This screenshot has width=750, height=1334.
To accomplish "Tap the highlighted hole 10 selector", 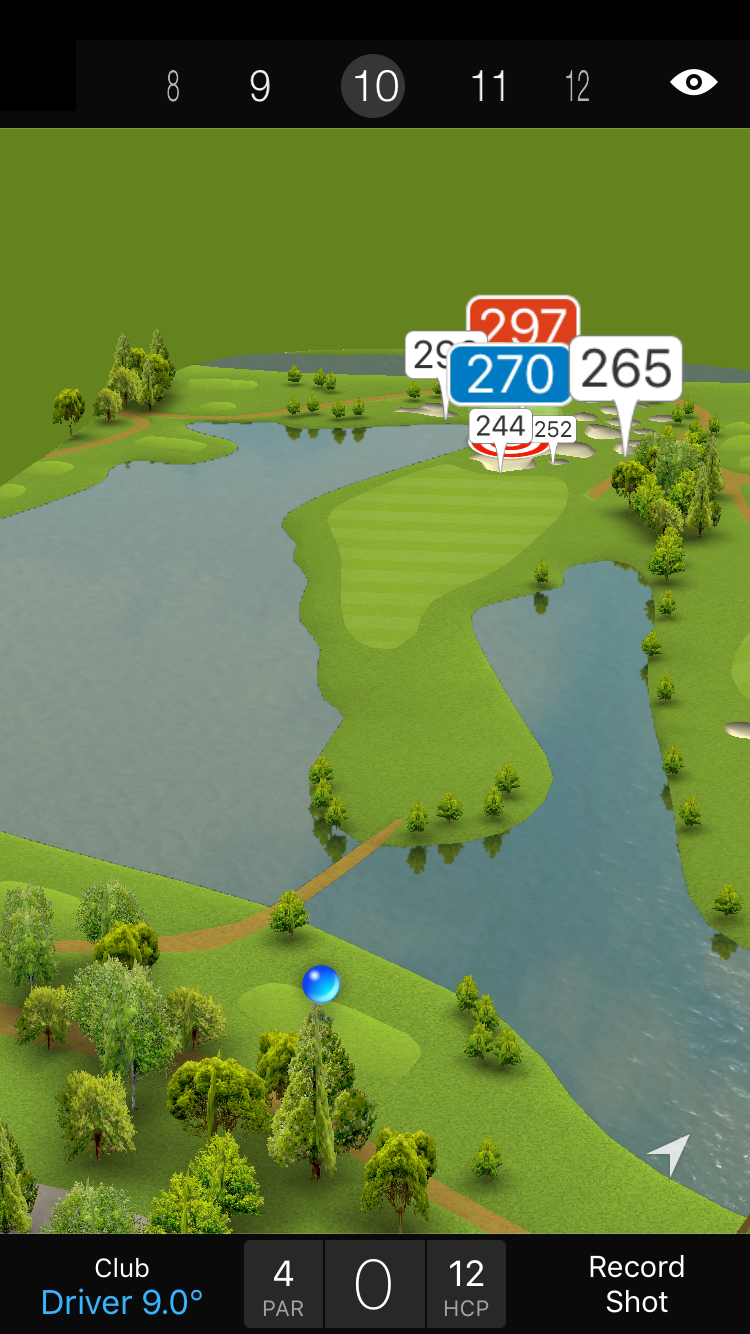I will tap(375, 87).
